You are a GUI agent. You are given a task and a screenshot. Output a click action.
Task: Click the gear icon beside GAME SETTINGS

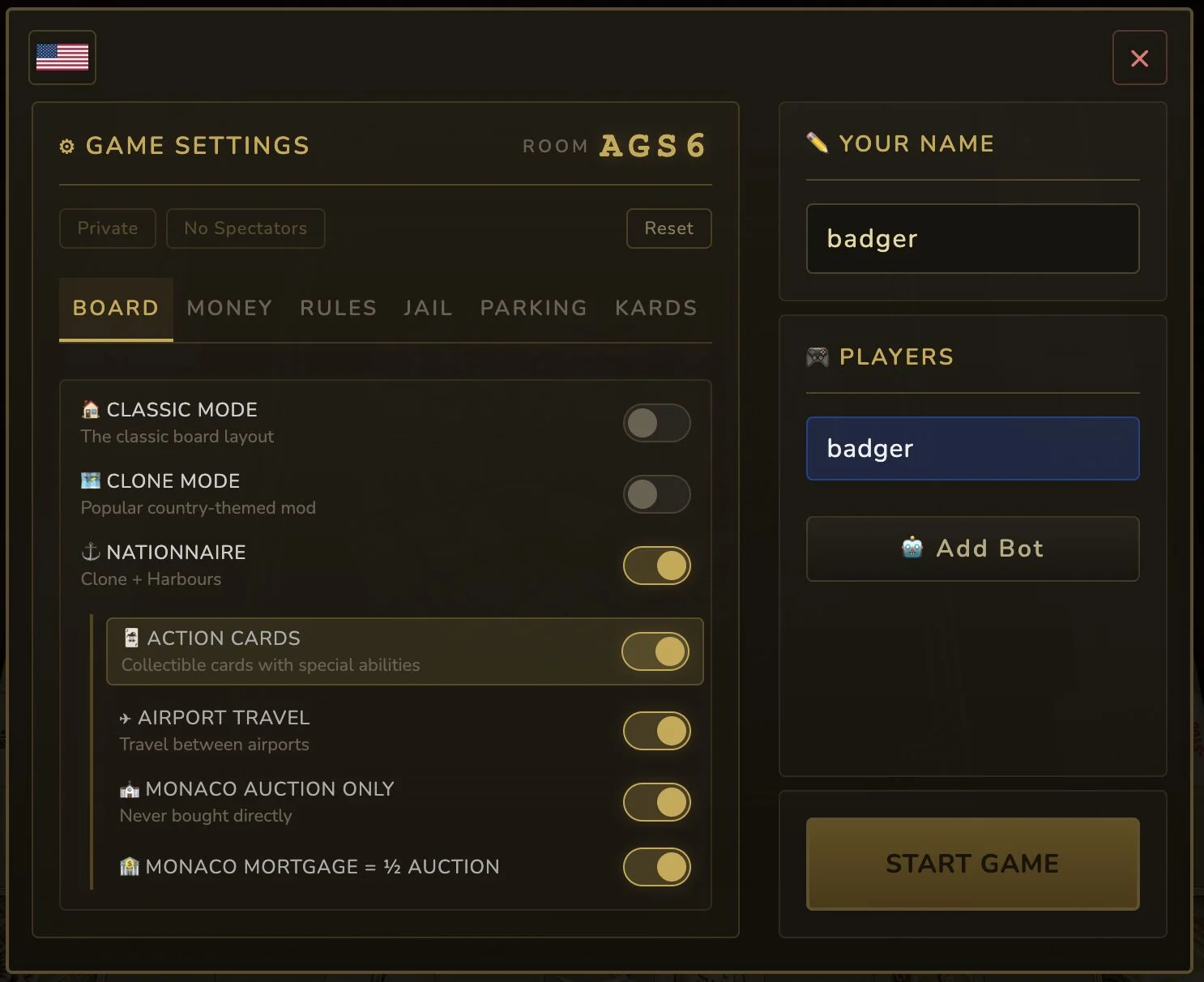(67, 146)
